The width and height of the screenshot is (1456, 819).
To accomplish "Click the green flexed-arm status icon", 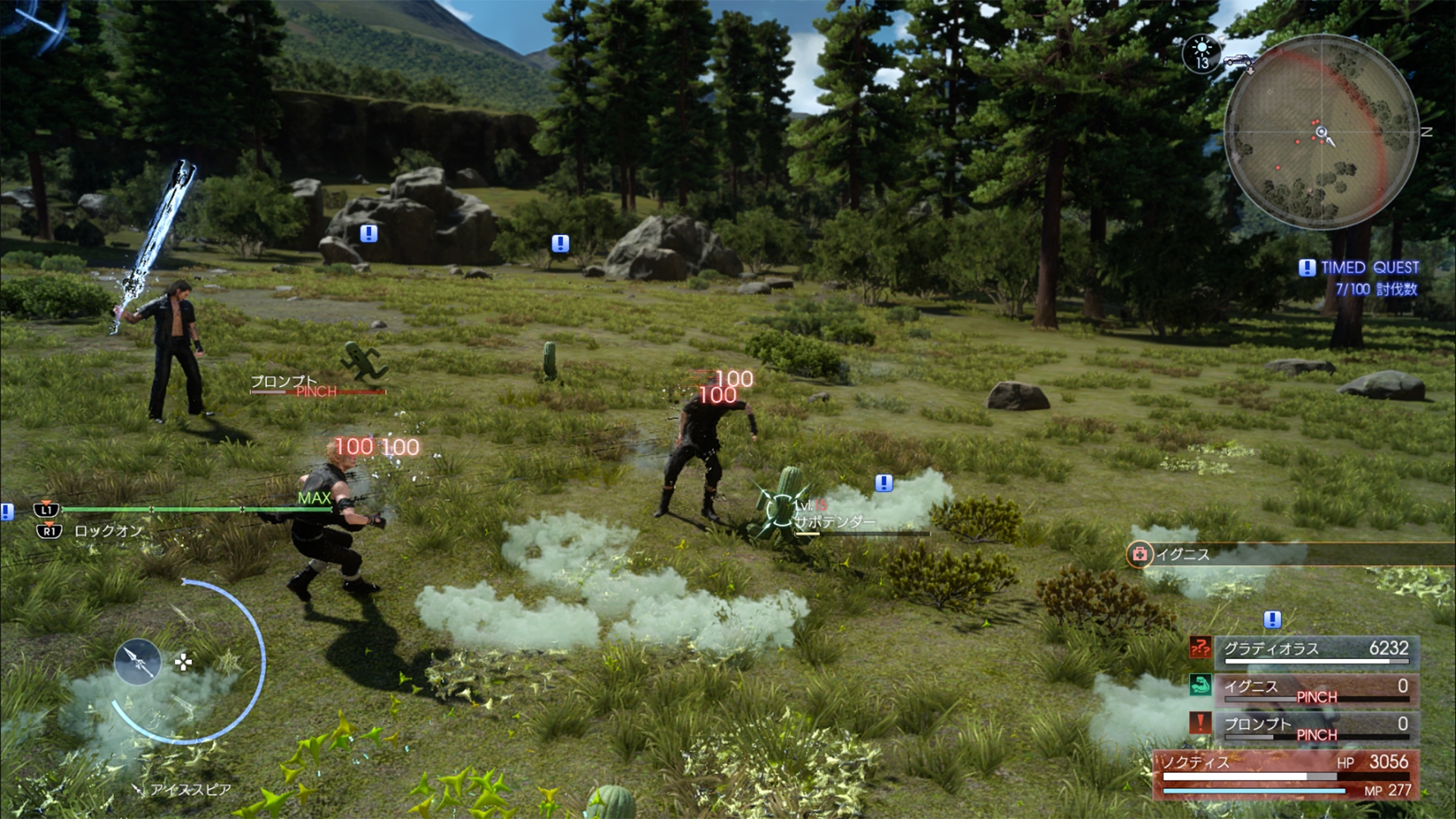I will click(1200, 686).
